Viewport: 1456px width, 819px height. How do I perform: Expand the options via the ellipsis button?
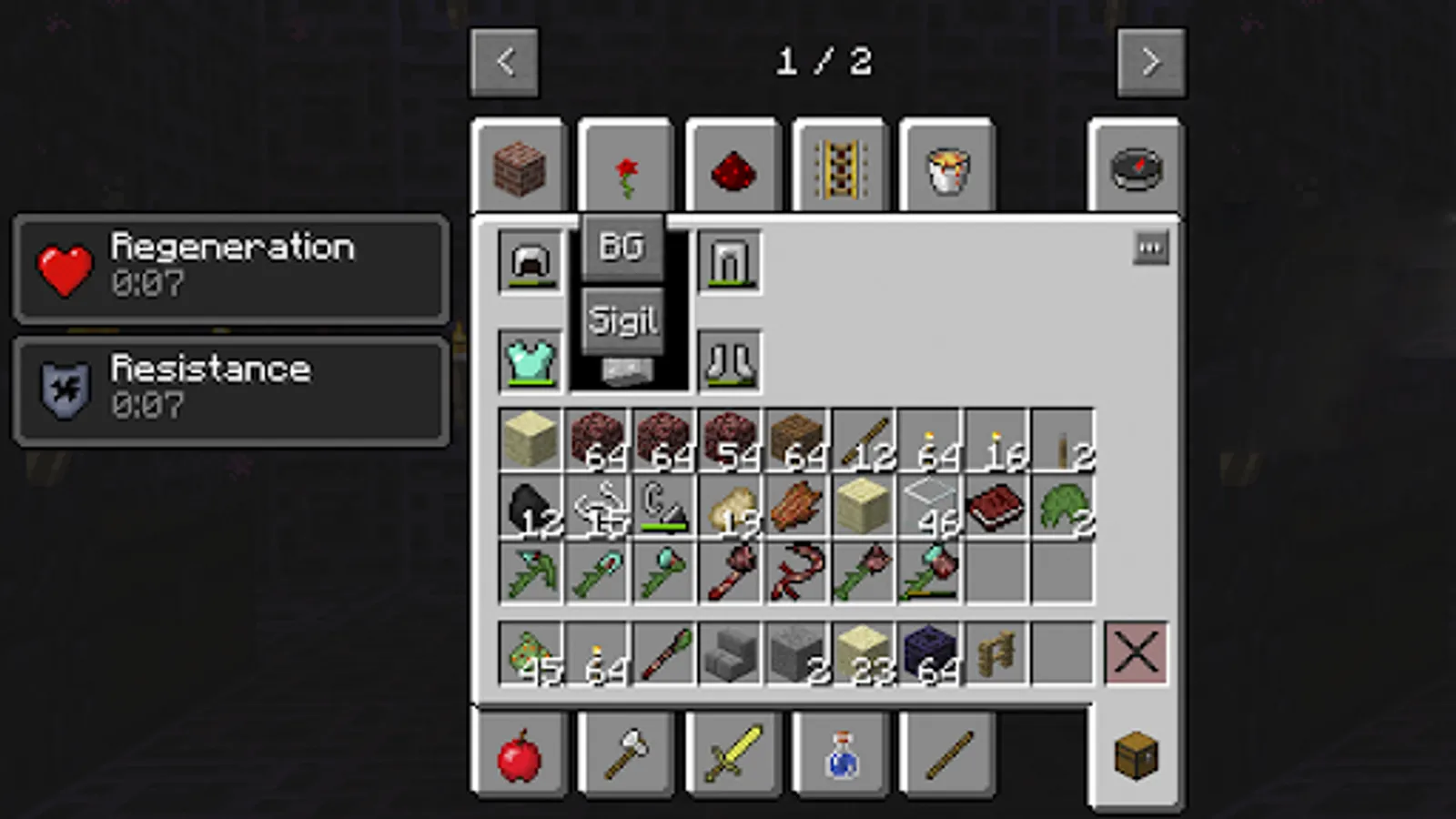1150,247
